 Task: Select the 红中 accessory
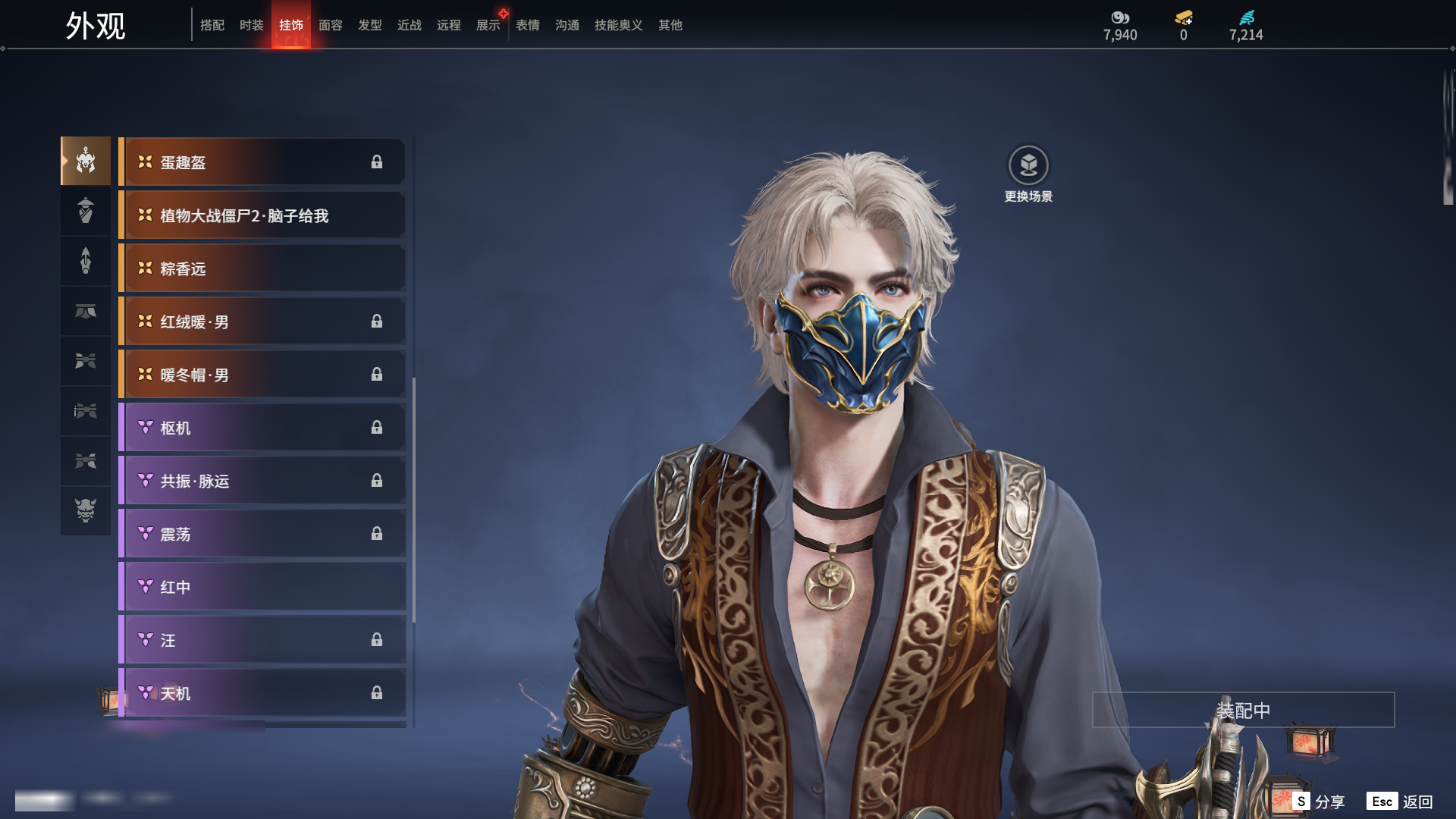[x=262, y=587]
